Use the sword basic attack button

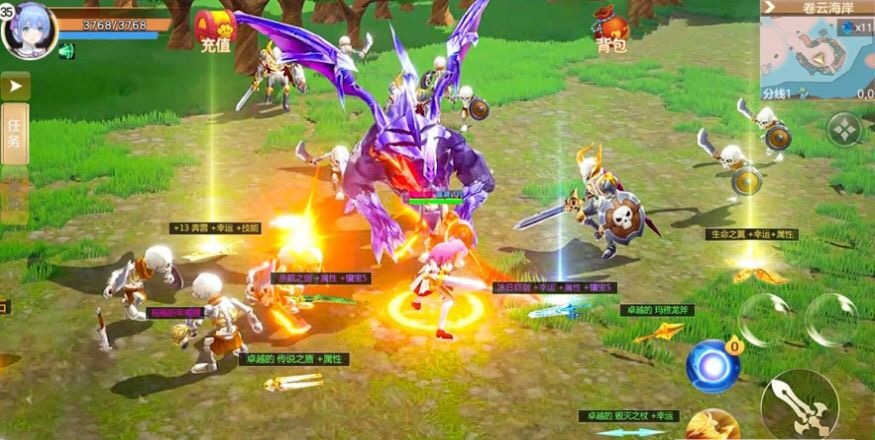tap(798, 405)
